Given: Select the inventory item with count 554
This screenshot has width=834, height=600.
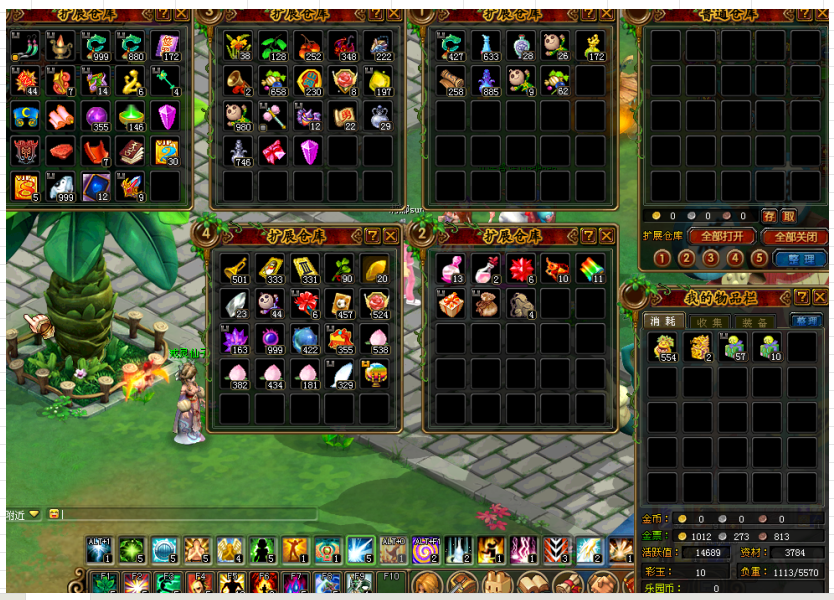Looking at the screenshot, I should [x=663, y=346].
